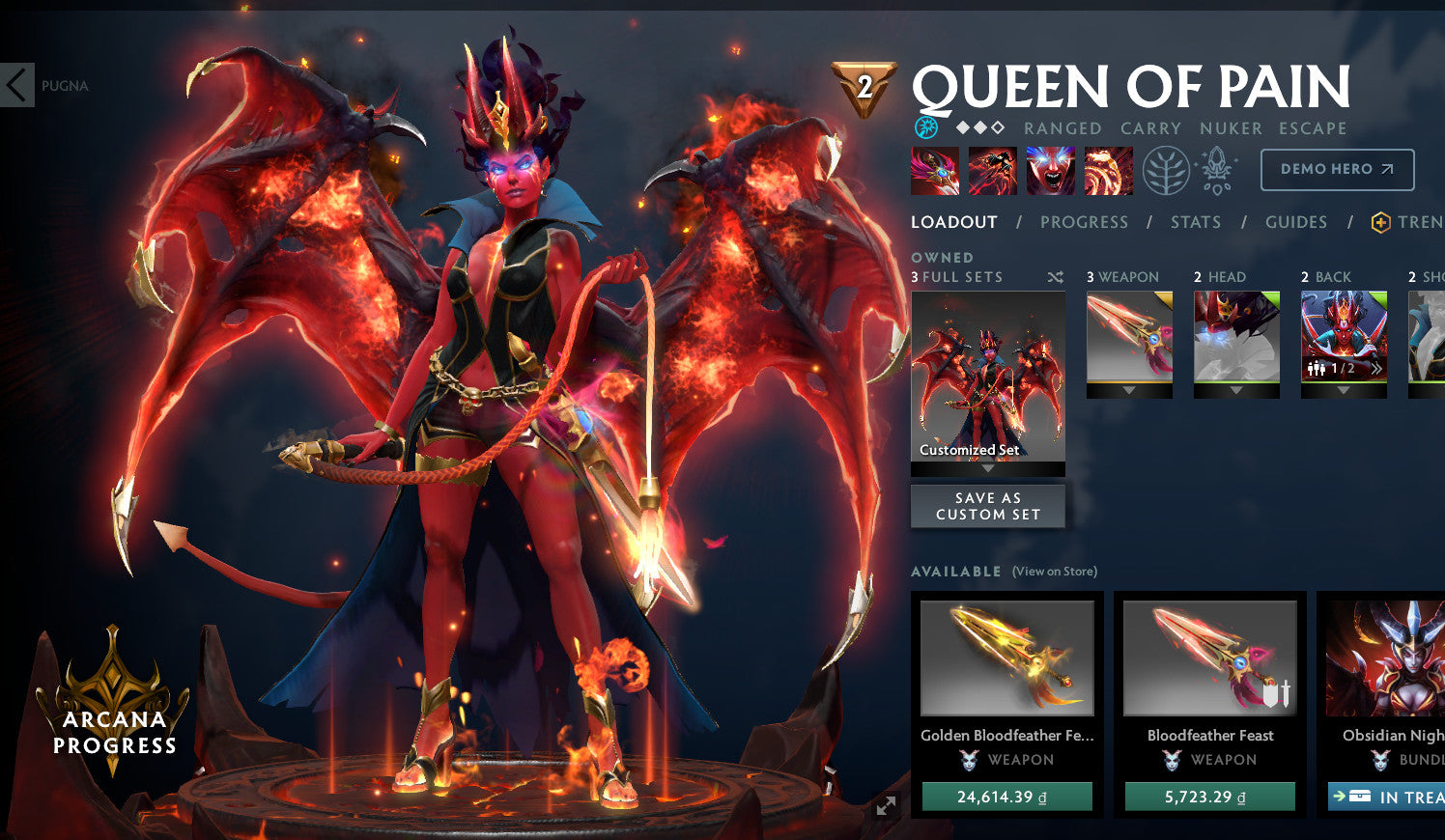Screen dimensions: 1445x840
Task: Click the View on Store link
Action: [1054, 572]
